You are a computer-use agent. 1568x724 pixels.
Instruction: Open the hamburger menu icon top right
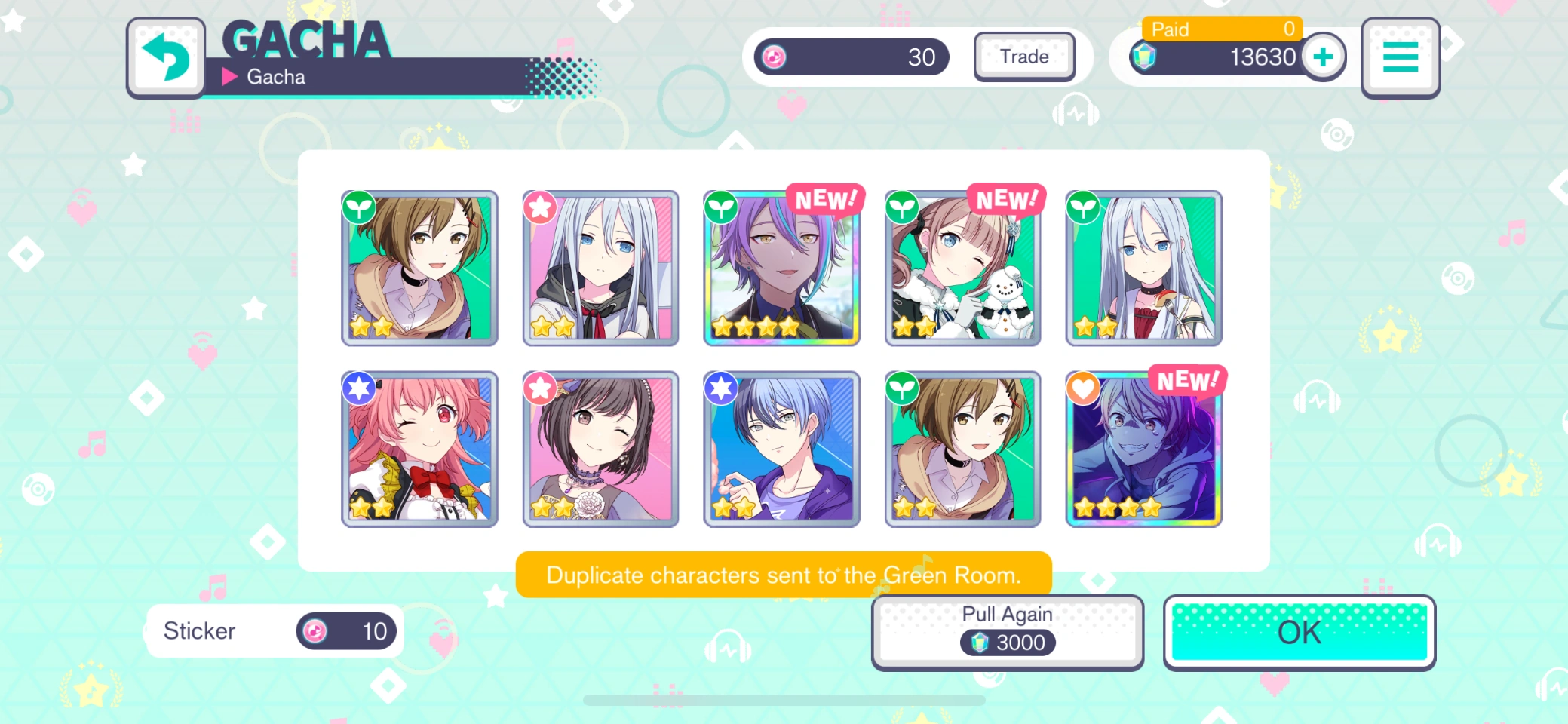coord(1400,57)
